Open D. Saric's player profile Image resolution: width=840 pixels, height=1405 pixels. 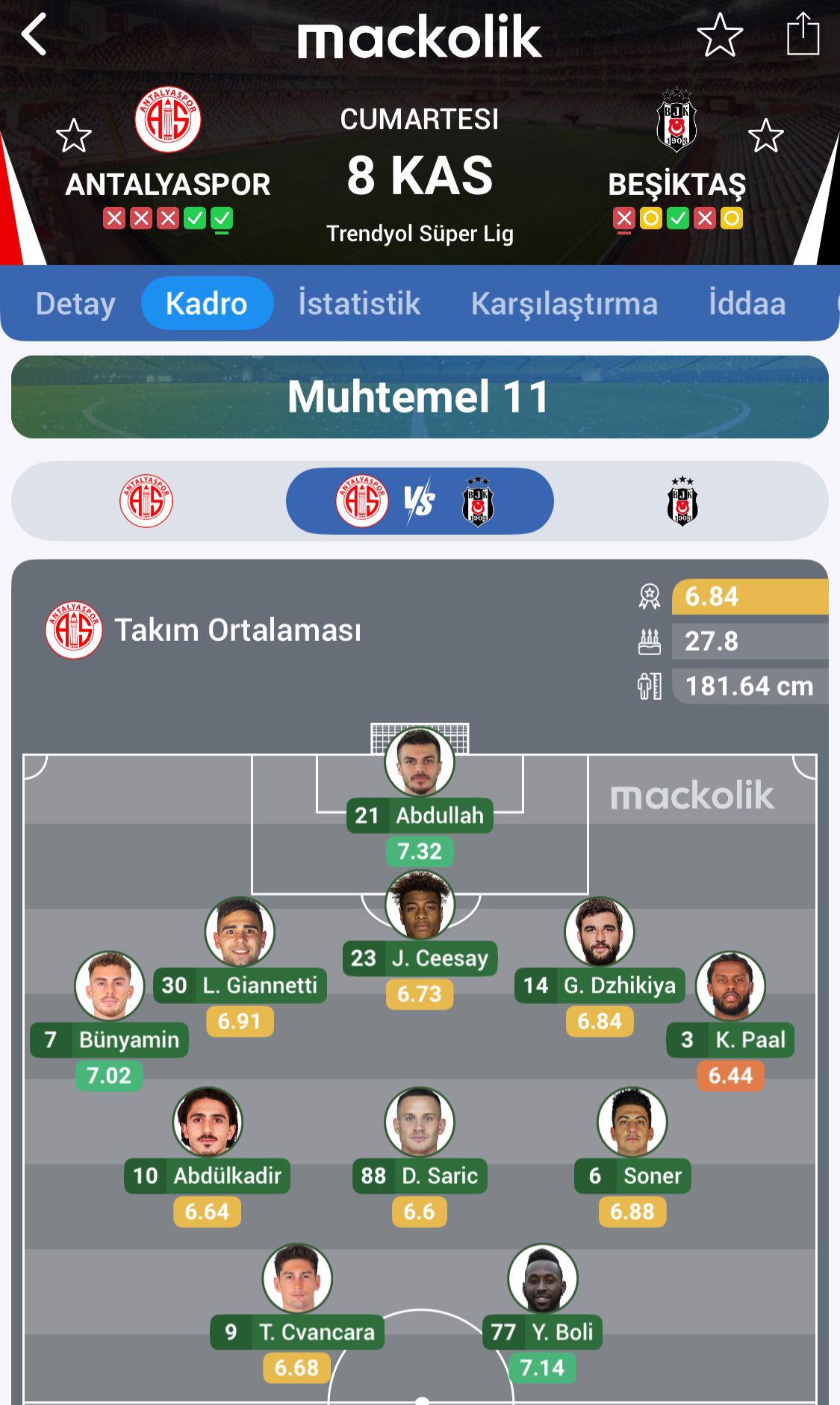click(x=420, y=1122)
